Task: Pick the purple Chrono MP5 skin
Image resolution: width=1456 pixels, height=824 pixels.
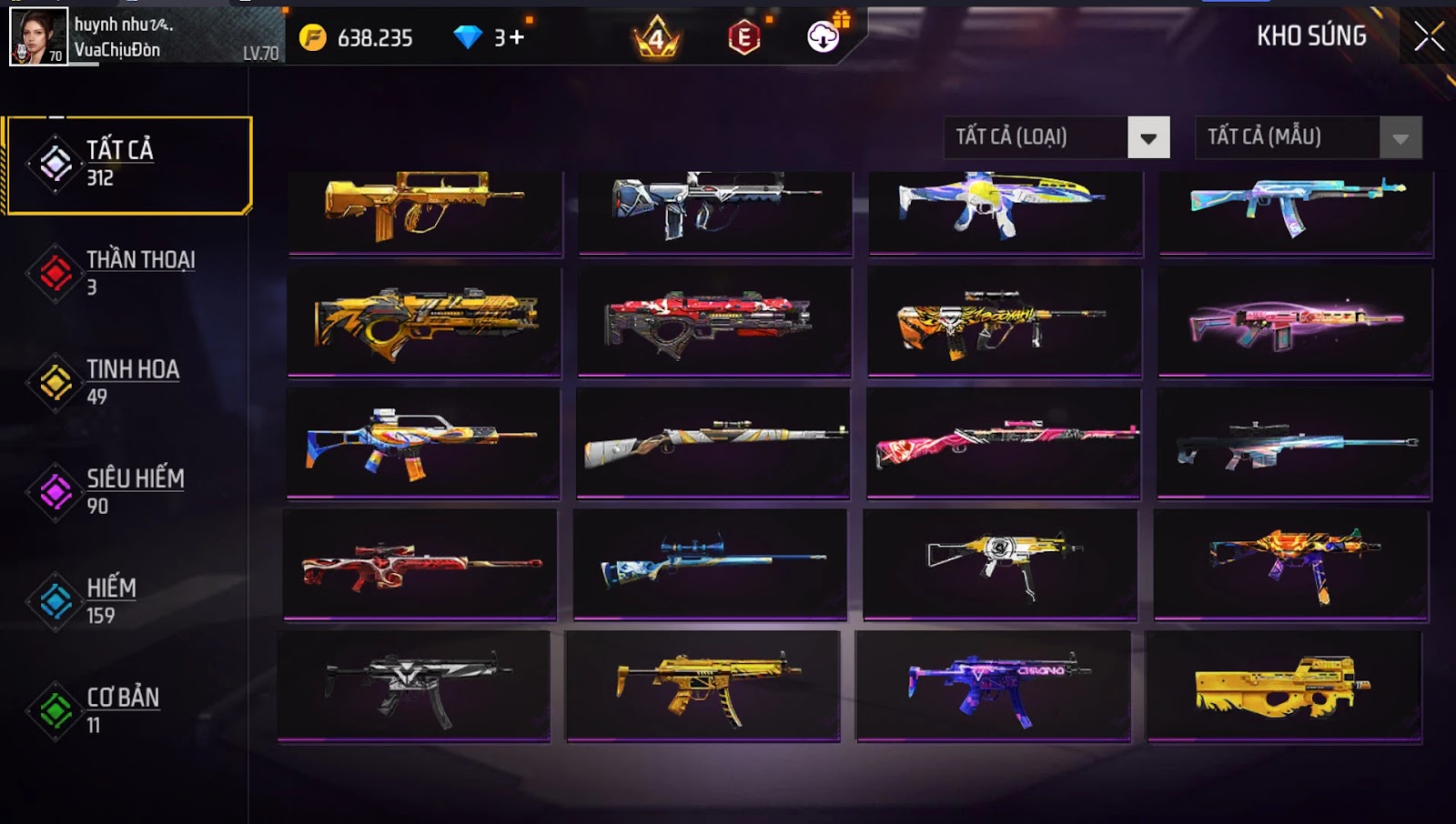Action: pos(993,687)
